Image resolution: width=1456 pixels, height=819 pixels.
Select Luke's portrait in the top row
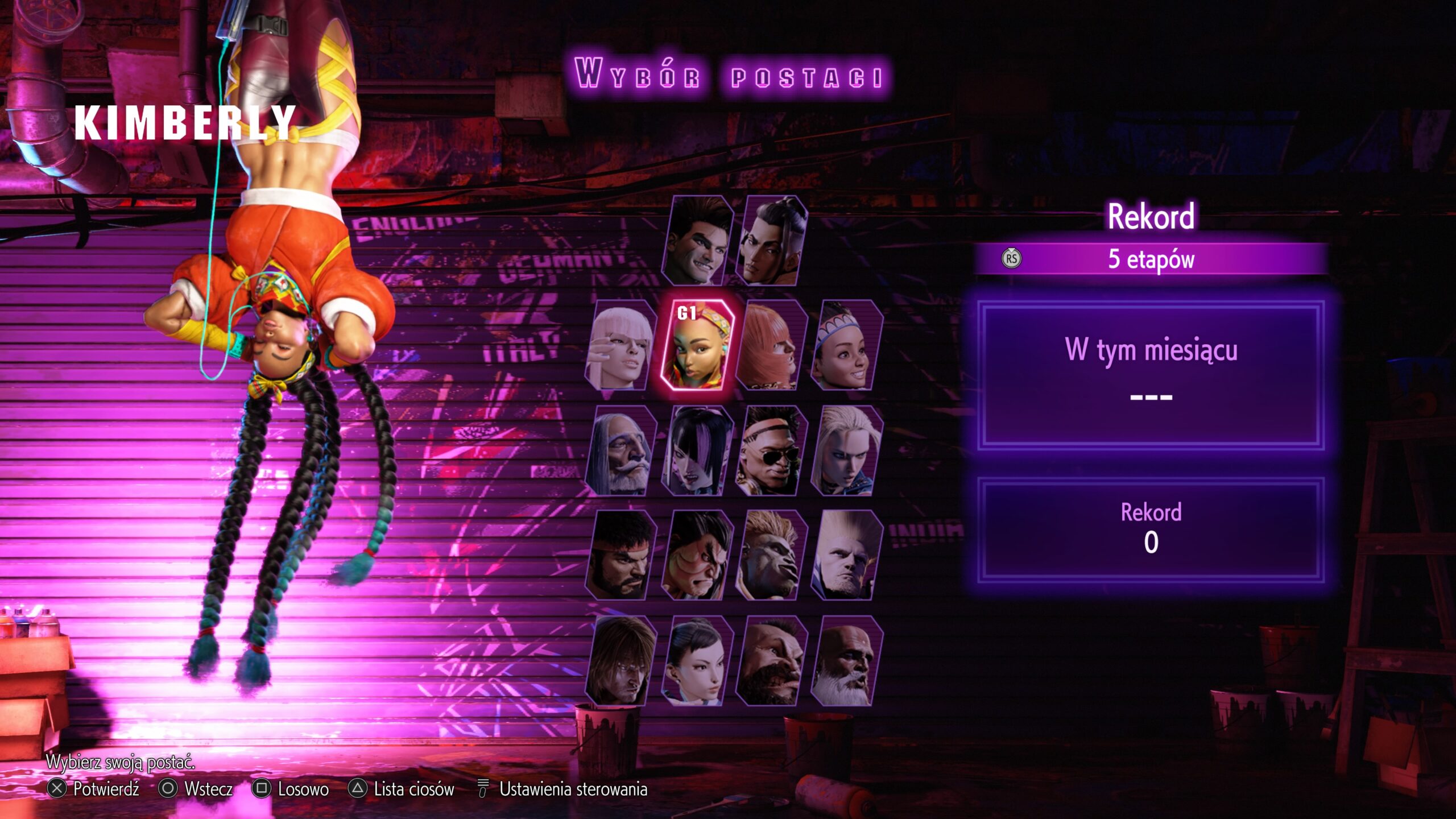click(697, 241)
